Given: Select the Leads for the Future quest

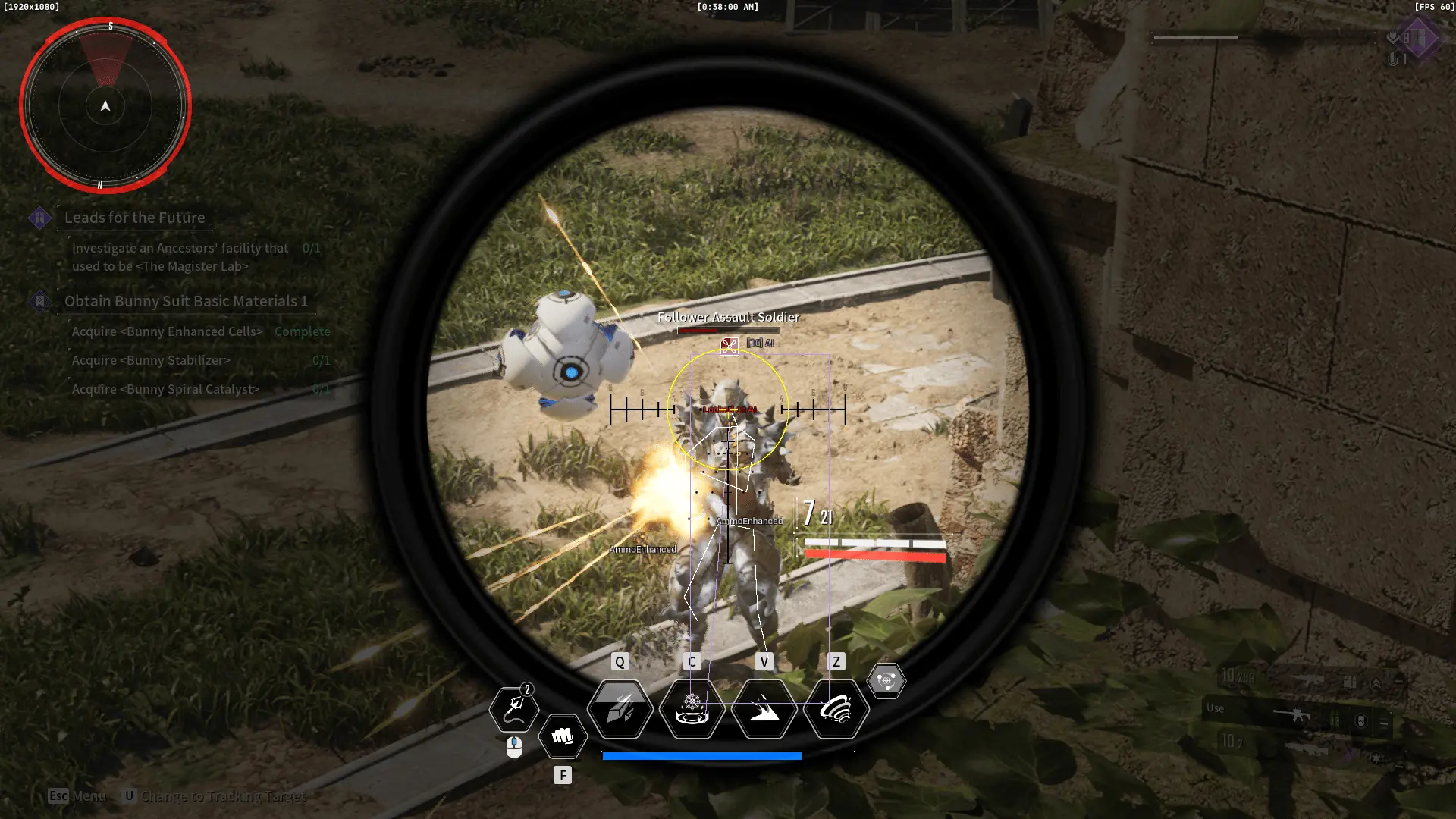Looking at the screenshot, I should pyautogui.click(x=134, y=218).
